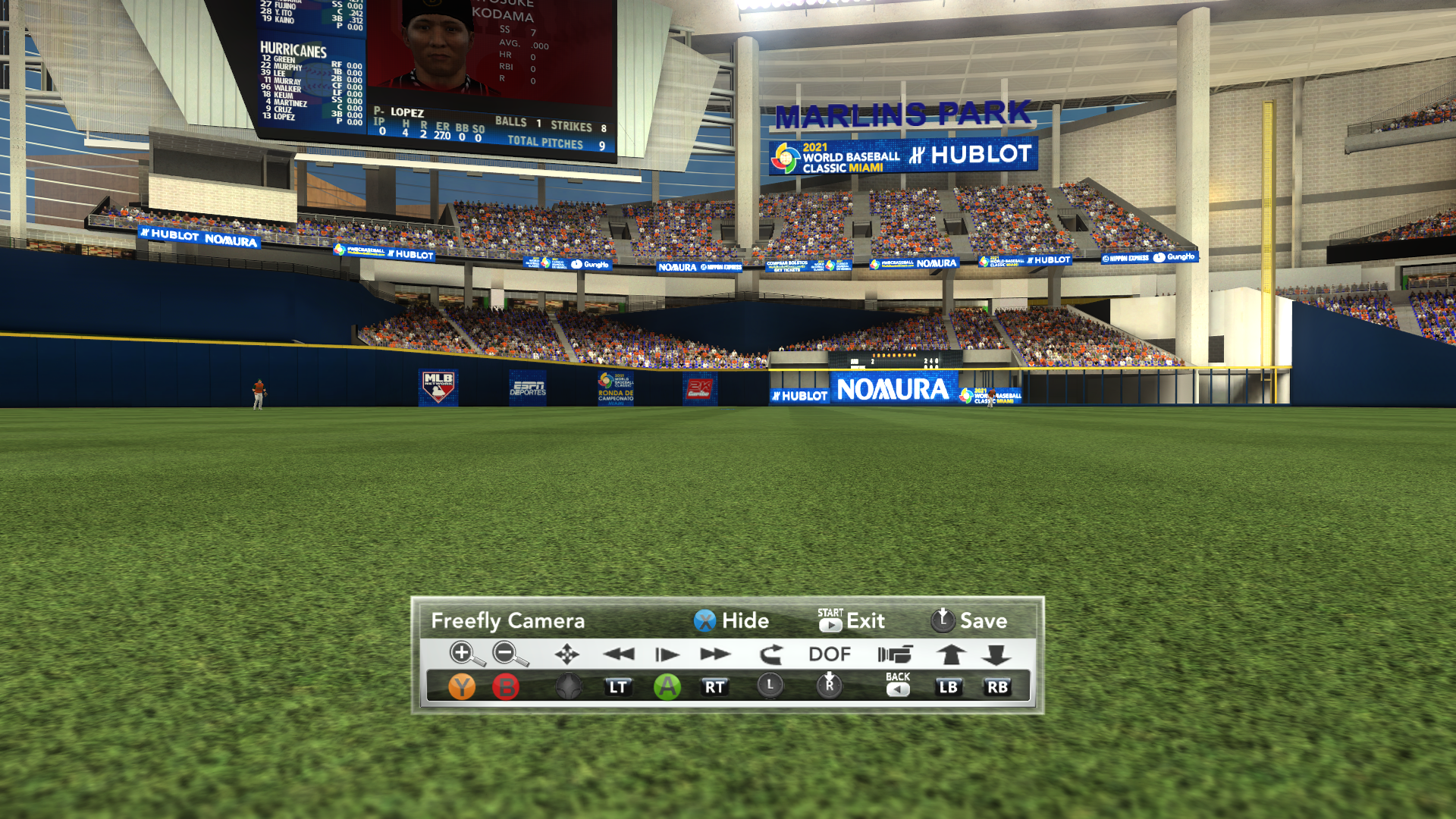The width and height of the screenshot is (1456, 819).
Task: Exit the Freefly Camera mode
Action: point(851,621)
